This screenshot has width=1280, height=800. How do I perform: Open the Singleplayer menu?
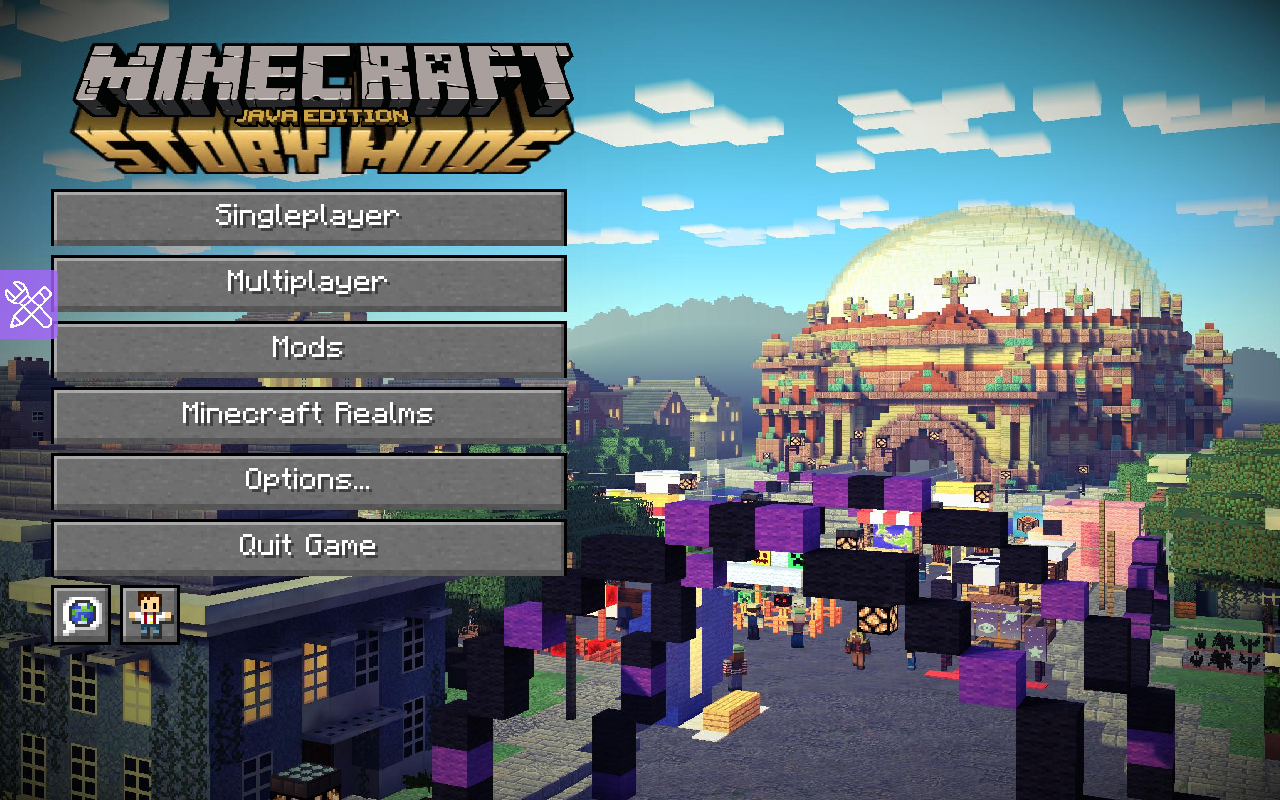(x=308, y=216)
